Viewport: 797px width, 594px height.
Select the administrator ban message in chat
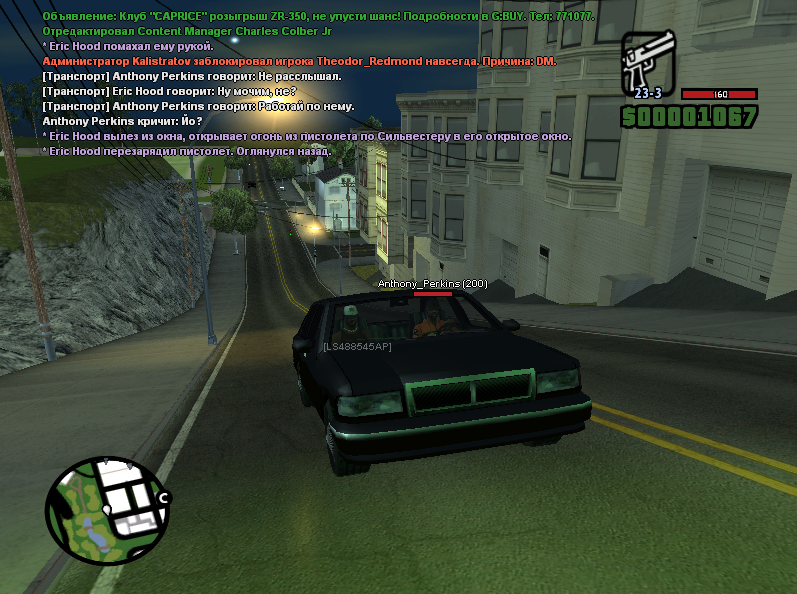tap(299, 61)
